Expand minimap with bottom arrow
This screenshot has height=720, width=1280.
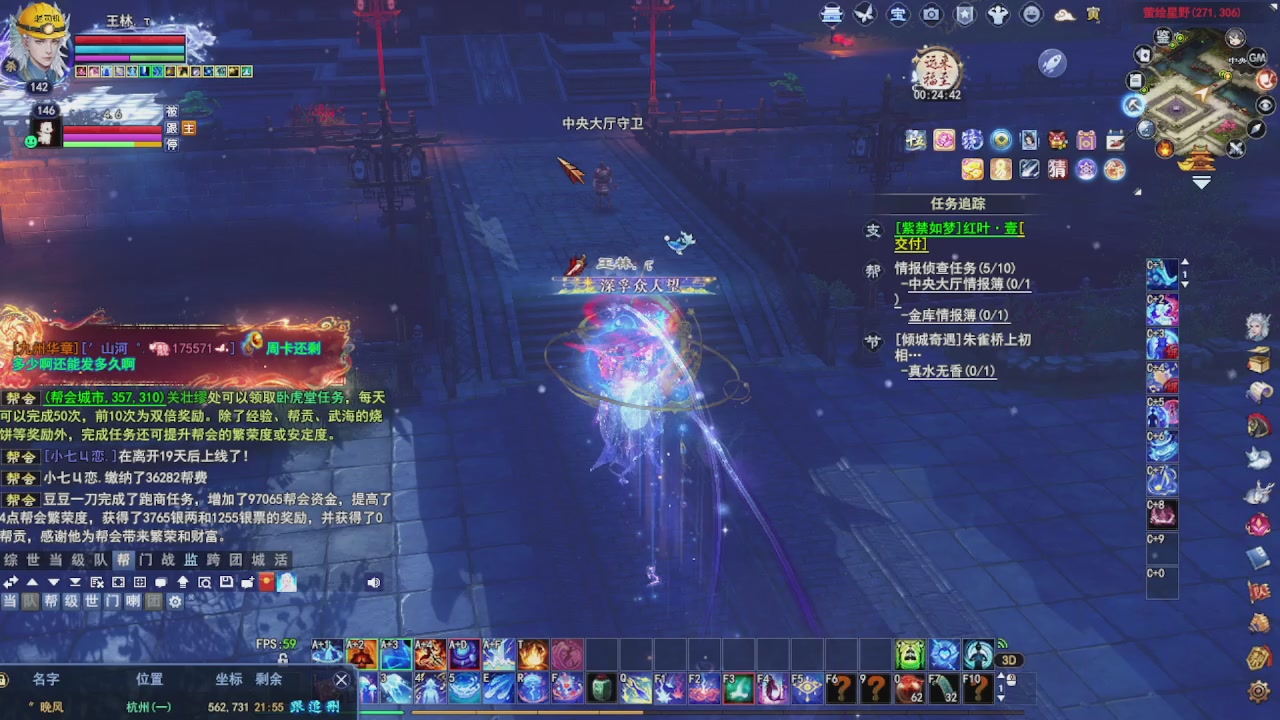tap(1202, 182)
